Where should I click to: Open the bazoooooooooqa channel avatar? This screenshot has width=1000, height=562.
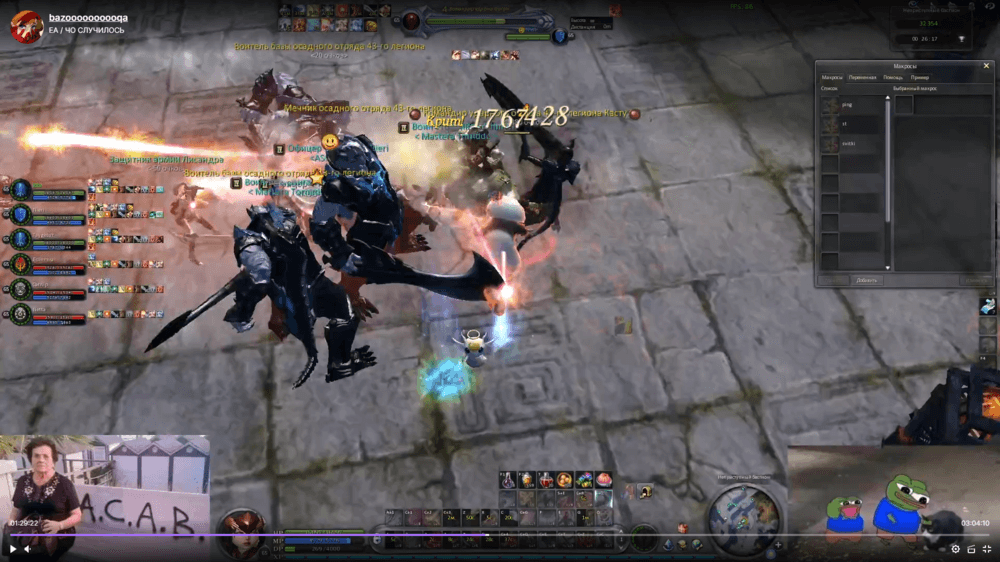click(x=26, y=25)
